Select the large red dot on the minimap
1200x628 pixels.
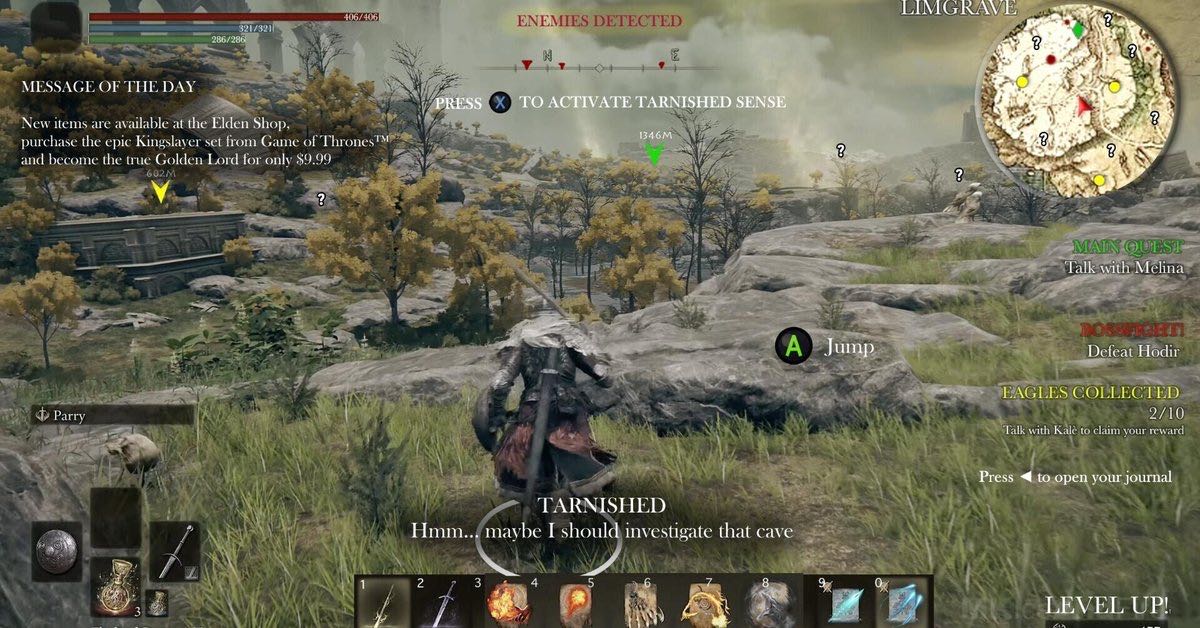(1051, 60)
